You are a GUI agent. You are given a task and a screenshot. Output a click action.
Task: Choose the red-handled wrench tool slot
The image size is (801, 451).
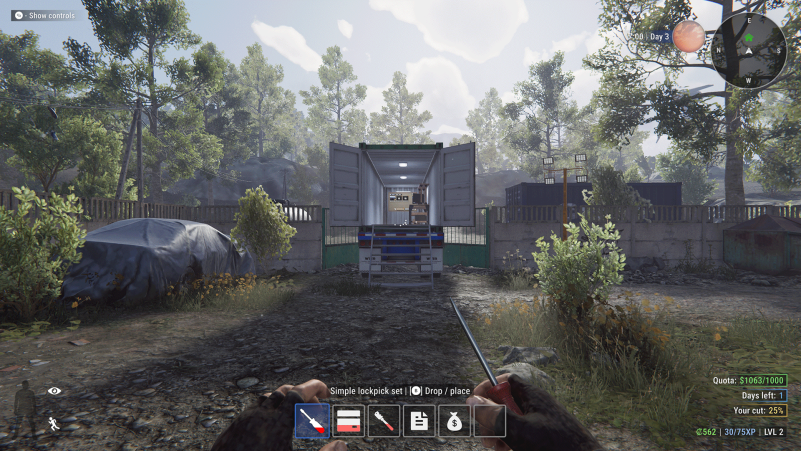coord(383,420)
